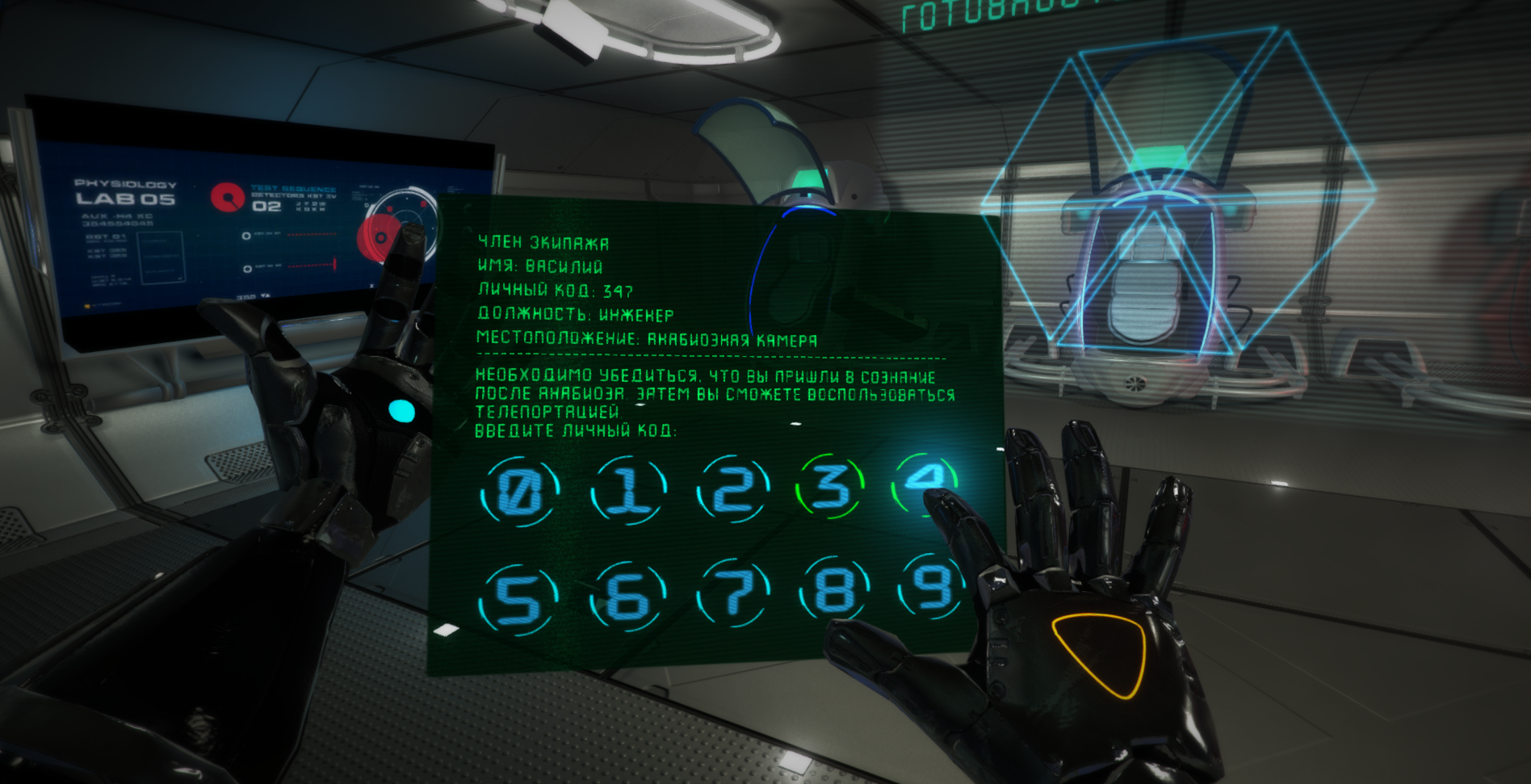
Task: Enter digit 7 for the personal code
Action: (733, 593)
